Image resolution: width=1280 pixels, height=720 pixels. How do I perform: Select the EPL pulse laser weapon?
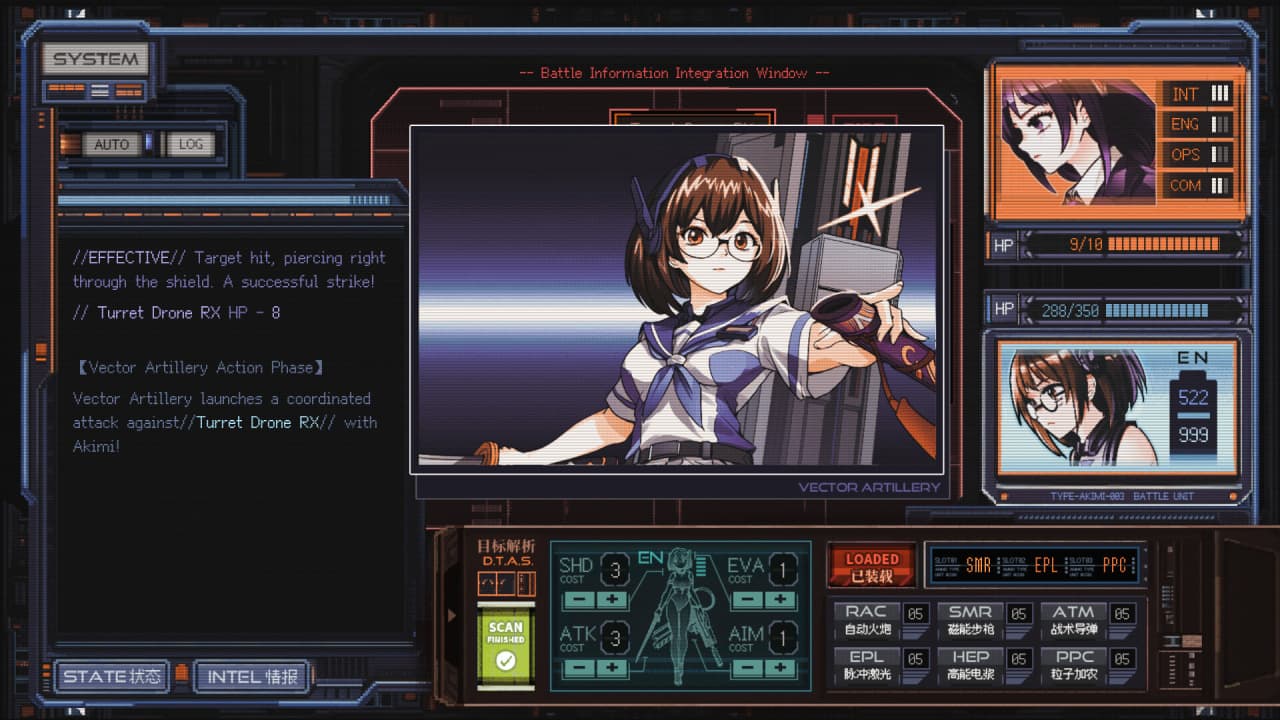click(866, 665)
